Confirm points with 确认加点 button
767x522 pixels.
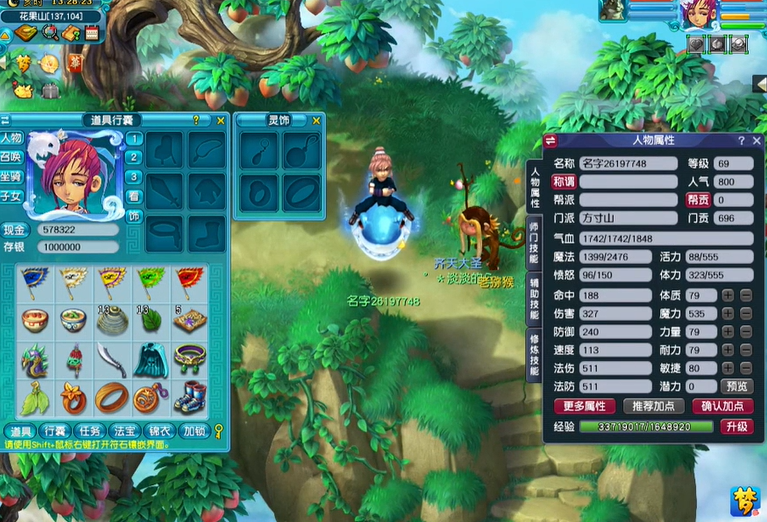coord(721,406)
